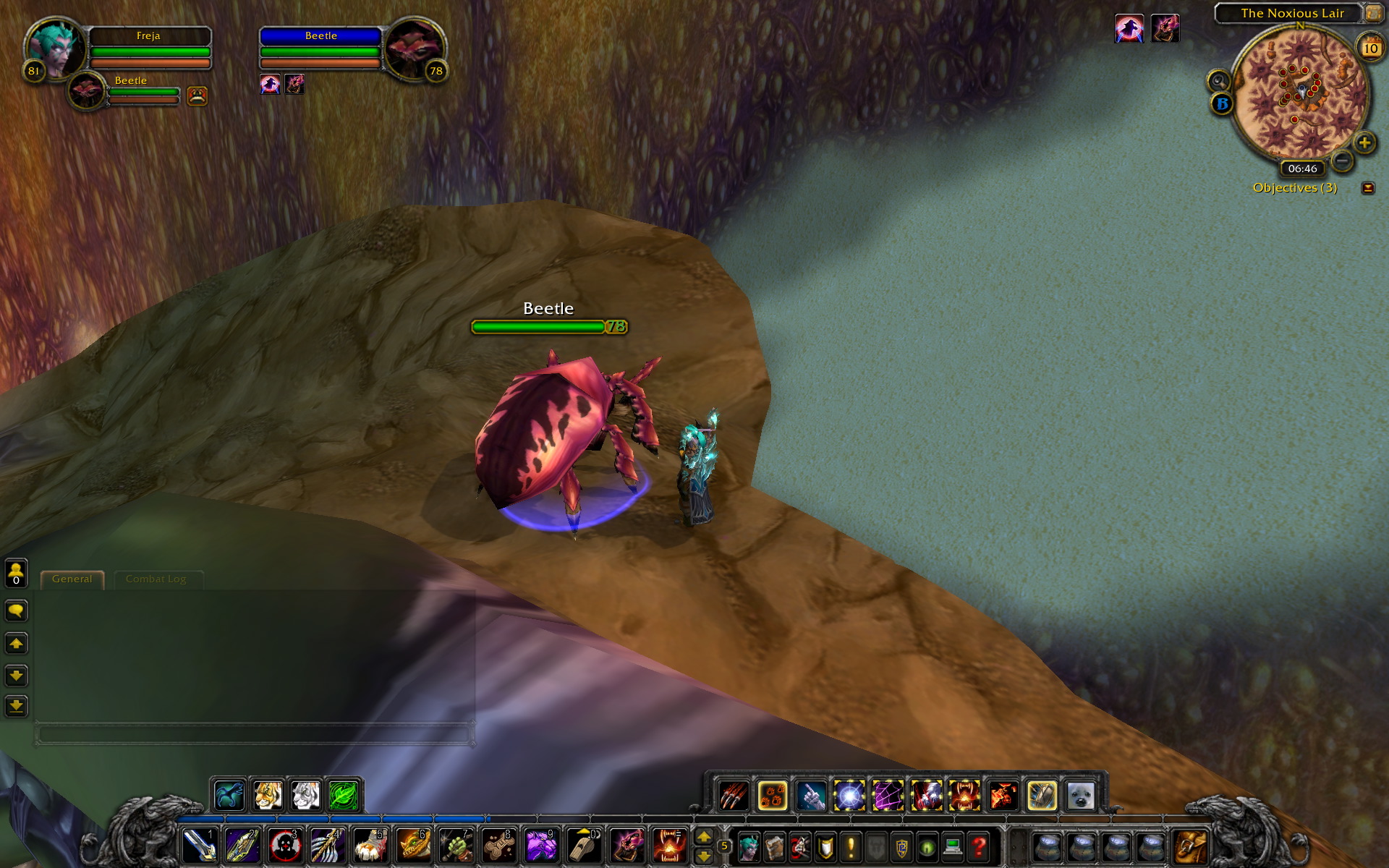The width and height of the screenshot is (1389, 868).
Task: Open the chat speech bubble menu
Action: 16,611
